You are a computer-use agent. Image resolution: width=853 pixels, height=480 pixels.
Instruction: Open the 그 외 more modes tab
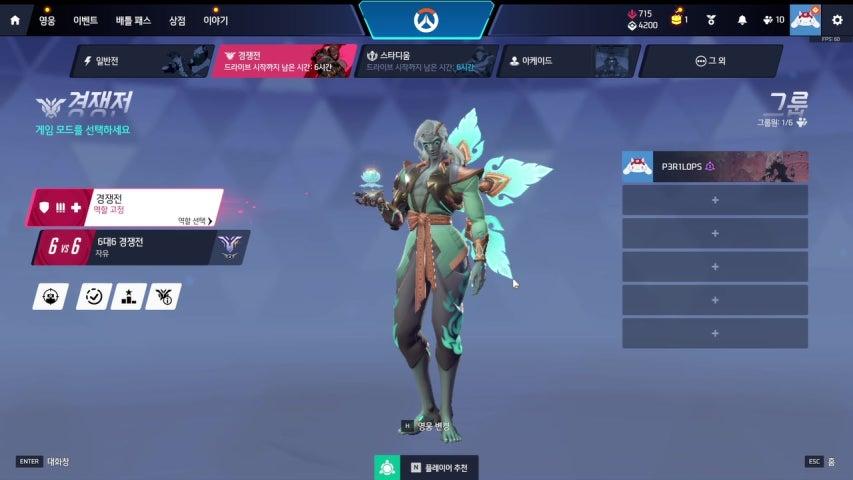point(711,61)
